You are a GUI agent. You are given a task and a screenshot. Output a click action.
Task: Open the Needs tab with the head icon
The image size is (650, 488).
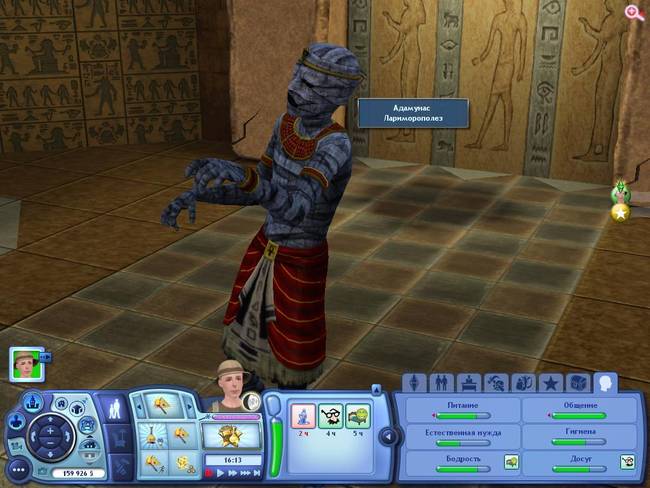[x=604, y=382]
